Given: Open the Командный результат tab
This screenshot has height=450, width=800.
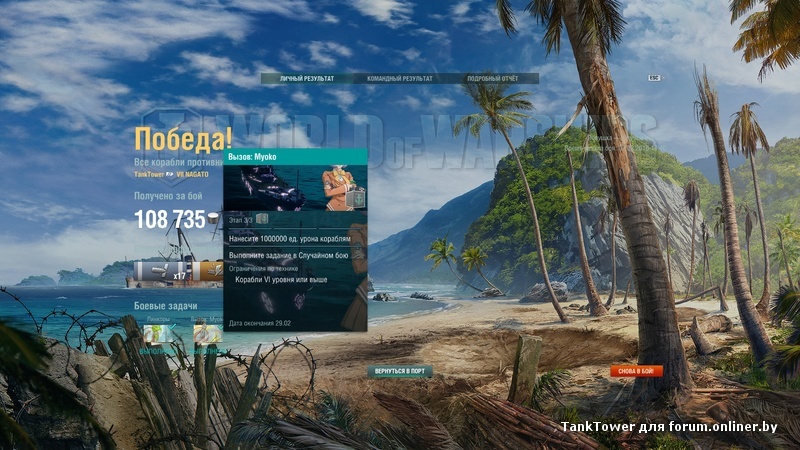Looking at the screenshot, I should tap(400, 78).
